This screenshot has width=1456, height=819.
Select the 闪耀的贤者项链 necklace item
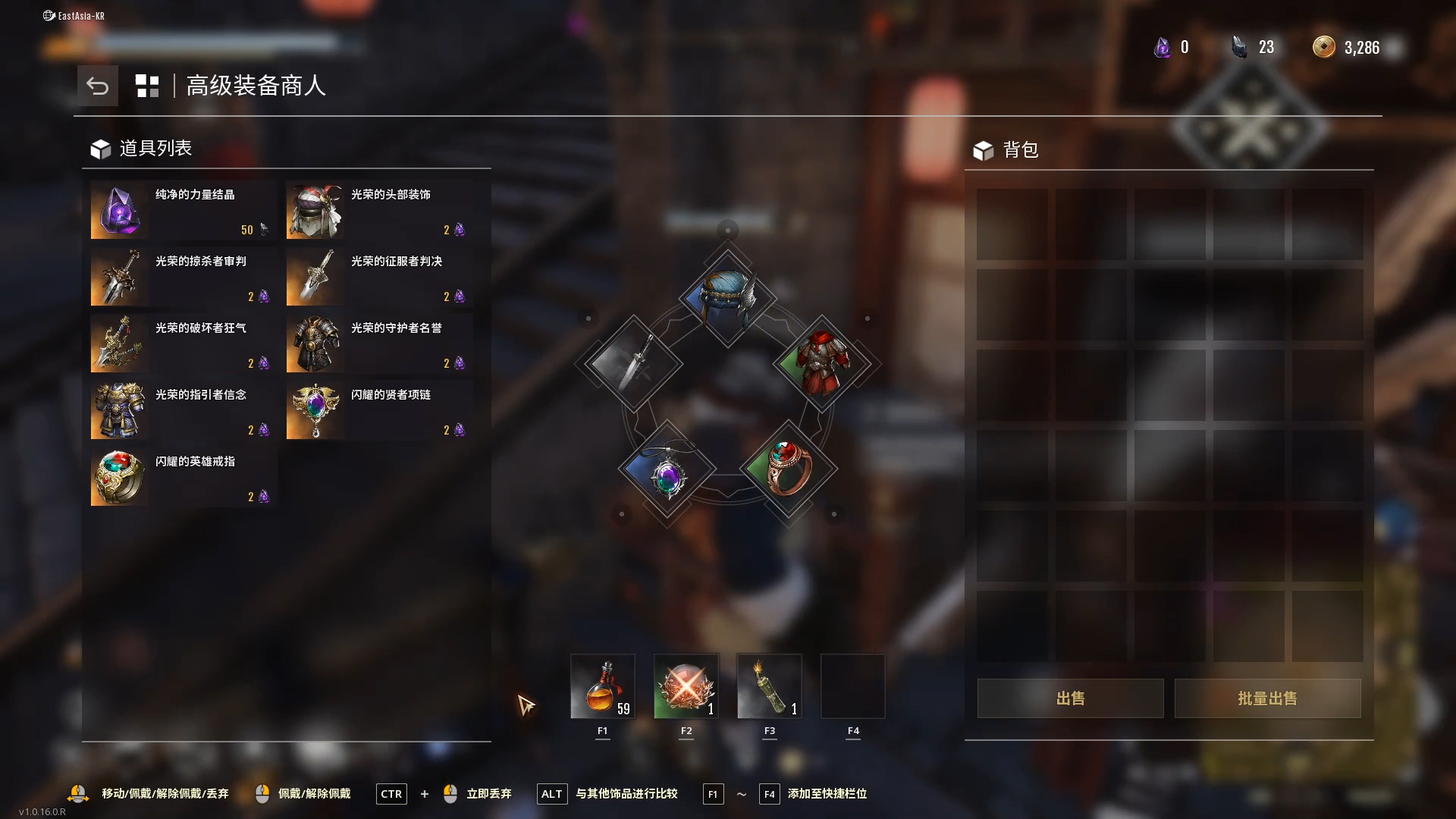[378, 410]
